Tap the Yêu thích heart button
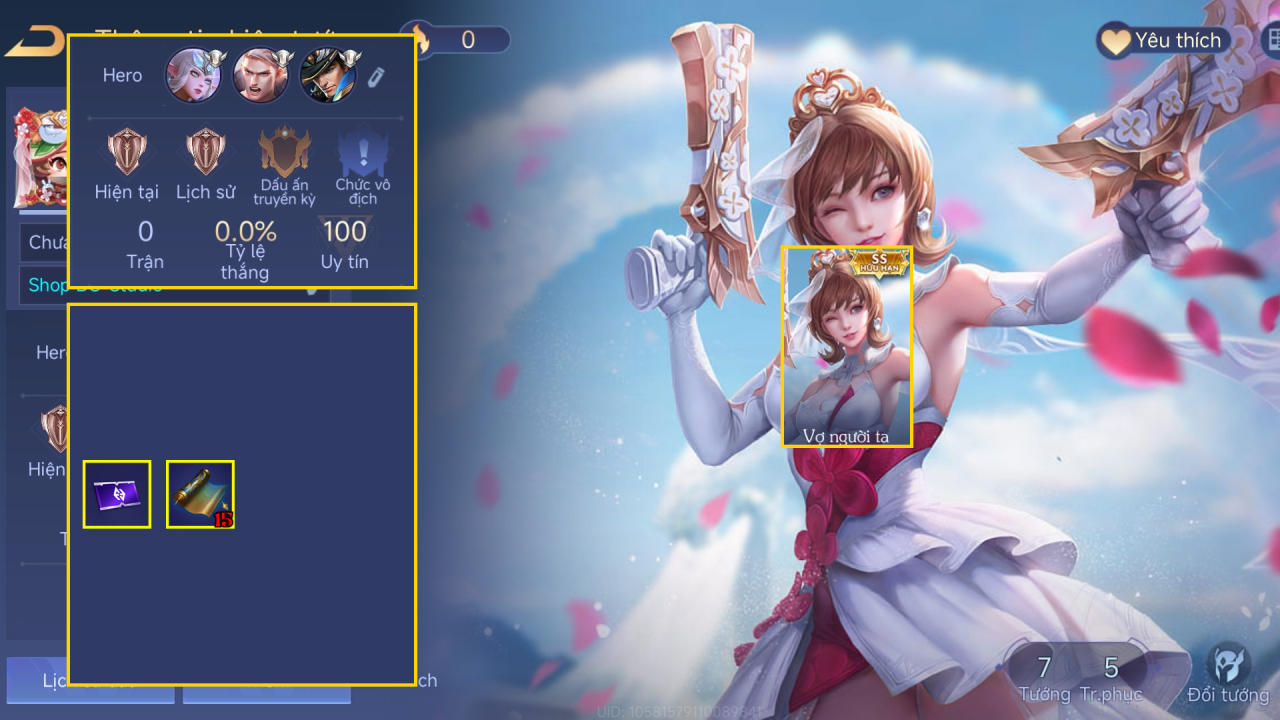Screen dimensions: 1280x720 (1163, 40)
